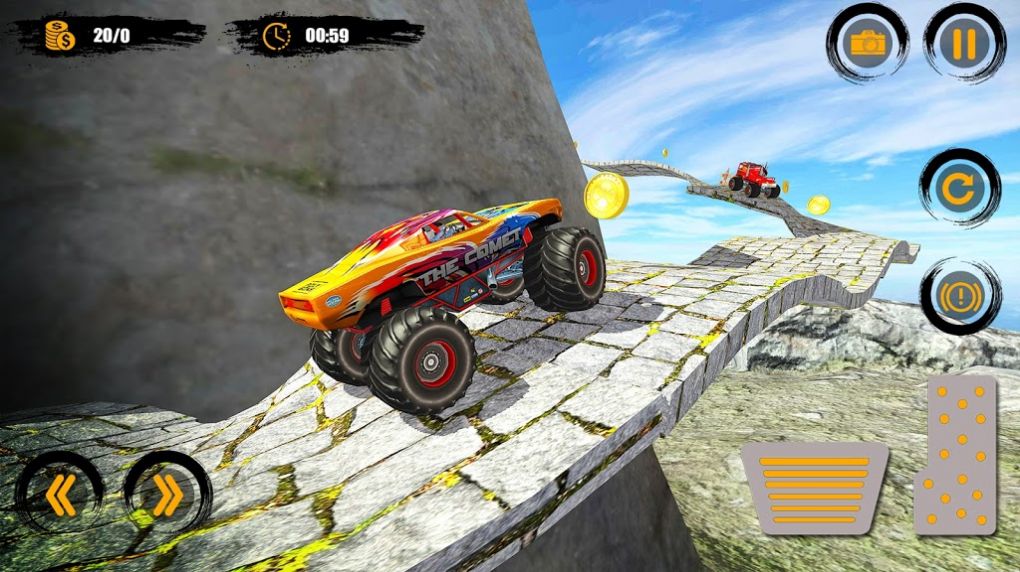Screen dimensions: 1020x572
Task: Tap the camera view button
Action: pos(867,43)
